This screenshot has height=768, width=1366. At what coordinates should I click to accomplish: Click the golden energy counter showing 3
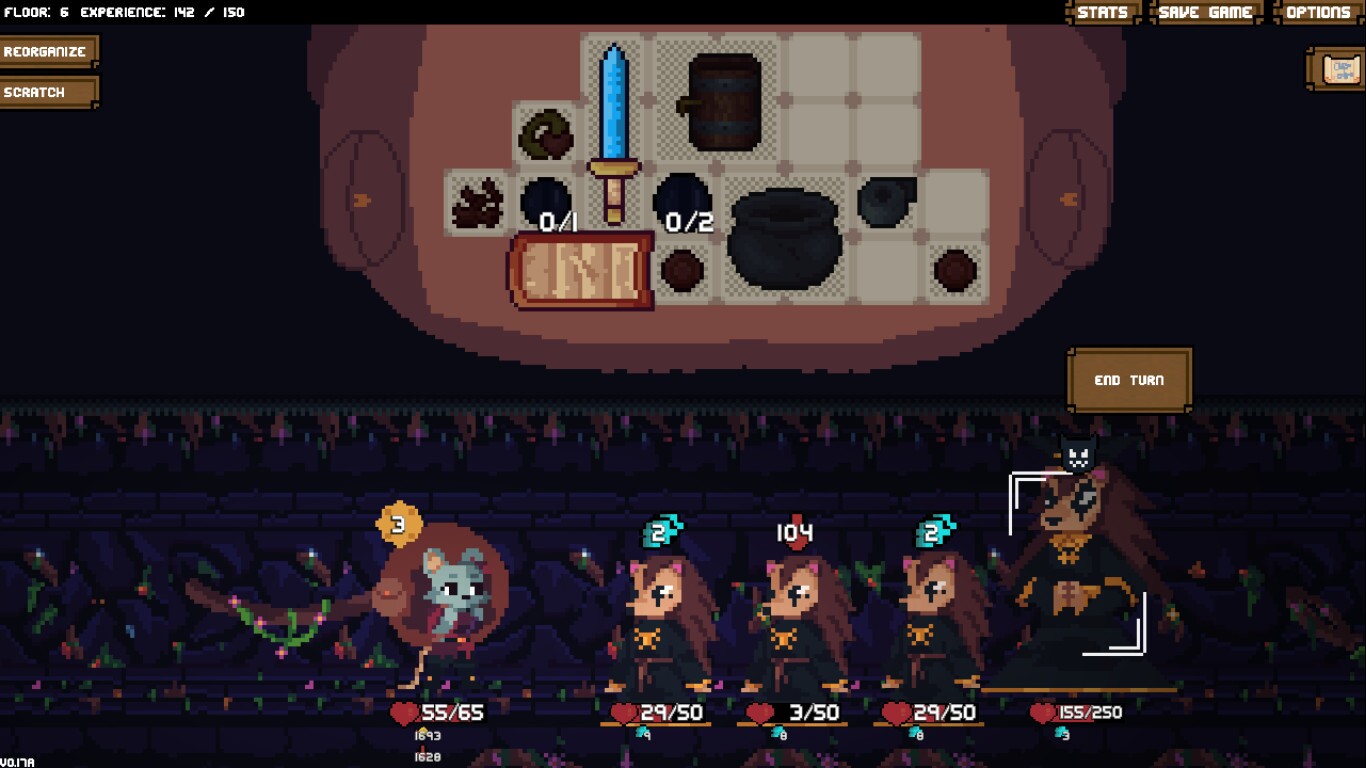tap(397, 523)
